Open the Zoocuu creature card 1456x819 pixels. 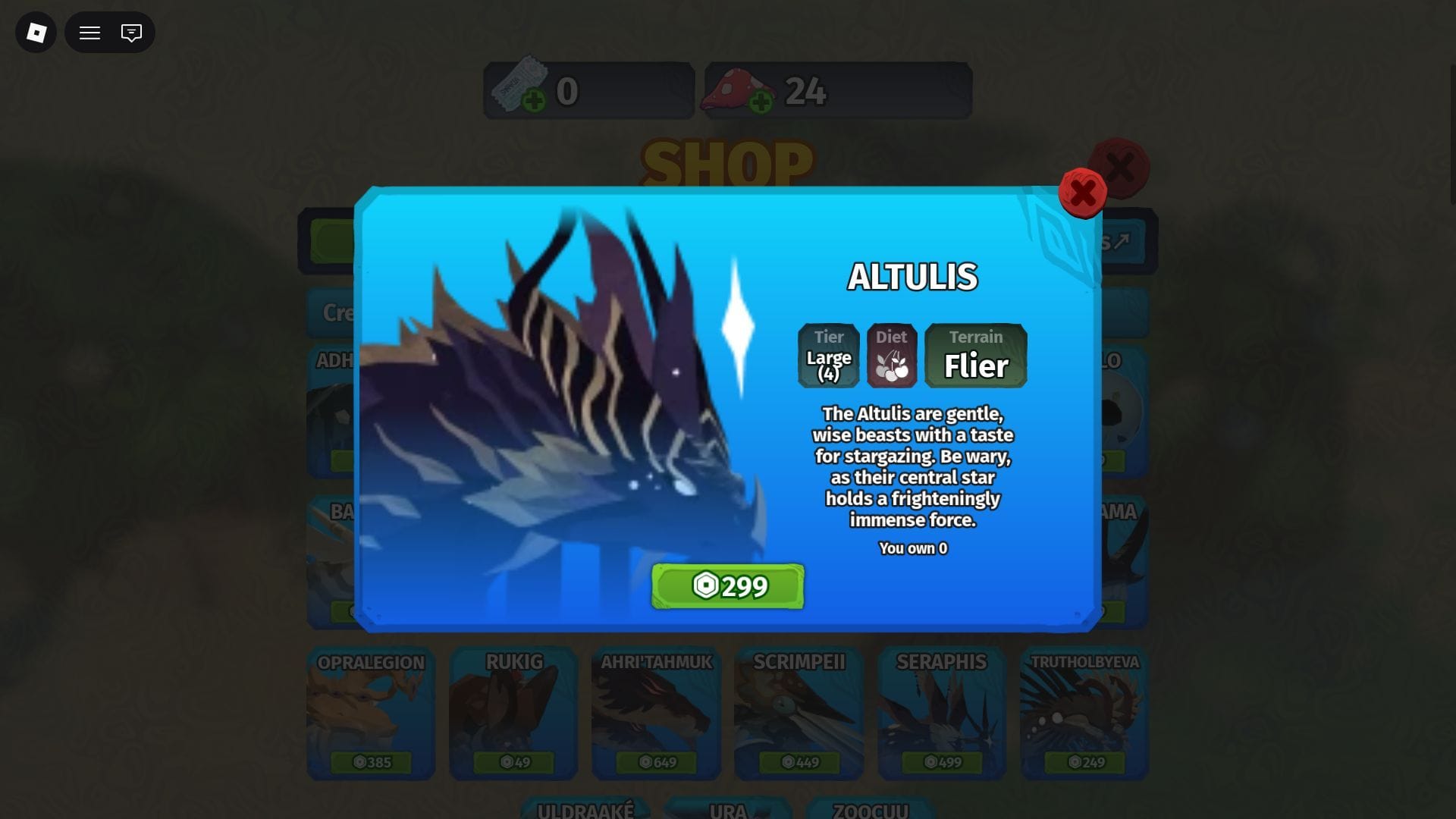pyautogui.click(x=870, y=808)
